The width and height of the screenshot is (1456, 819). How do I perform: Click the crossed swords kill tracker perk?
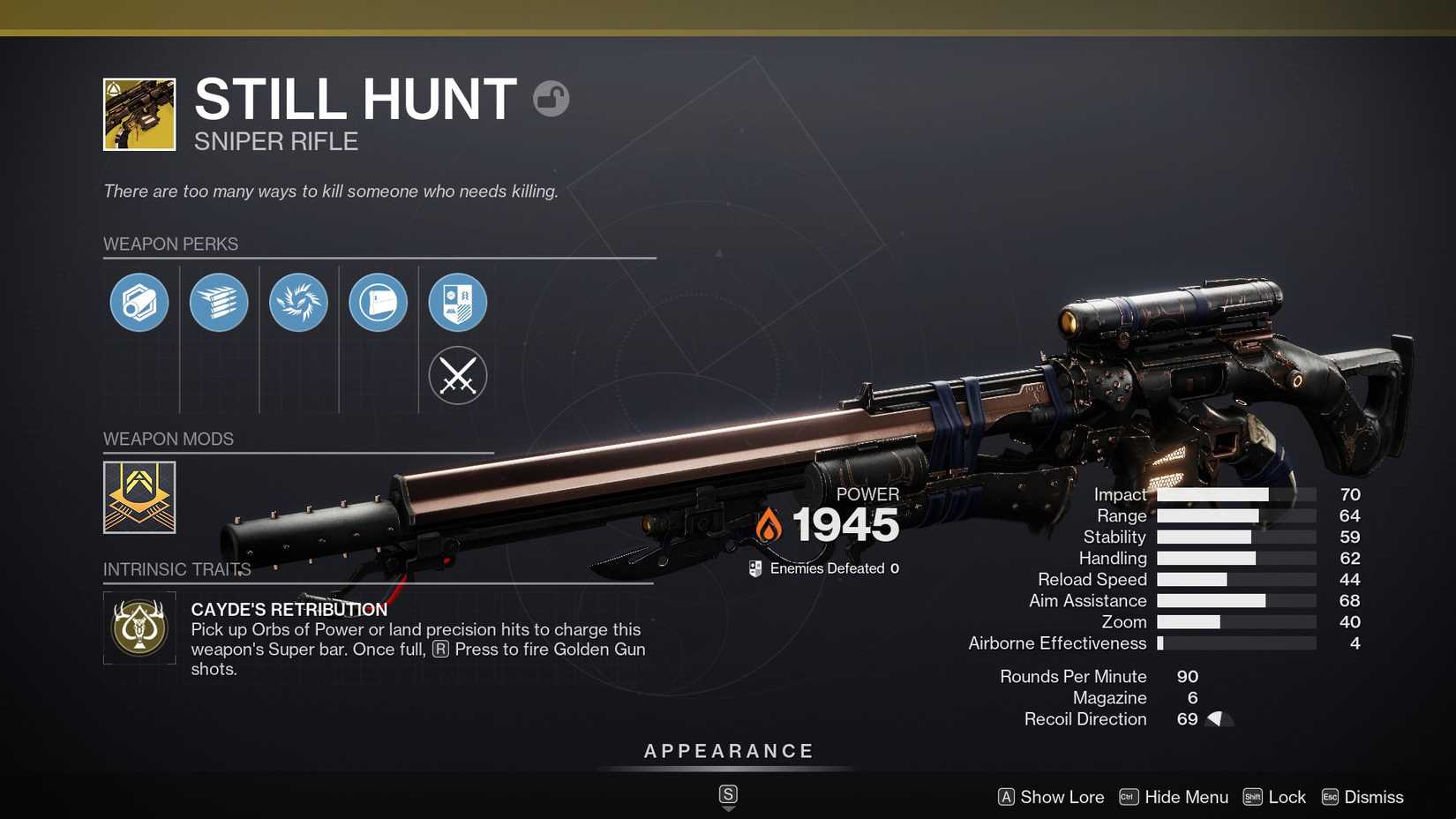457,375
